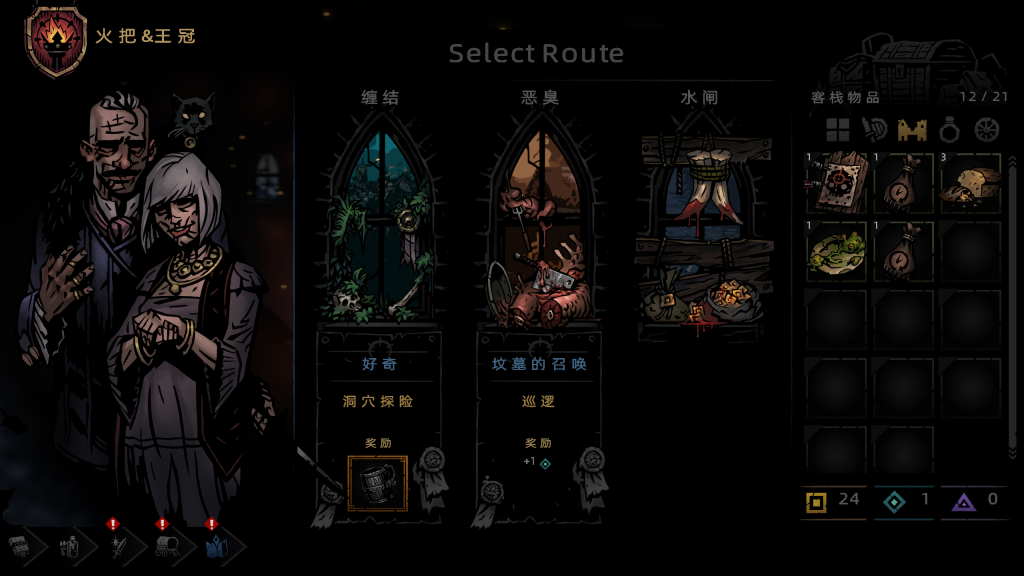Show all items with the grid filter
The height and width of the screenshot is (576, 1024).
tap(837, 129)
